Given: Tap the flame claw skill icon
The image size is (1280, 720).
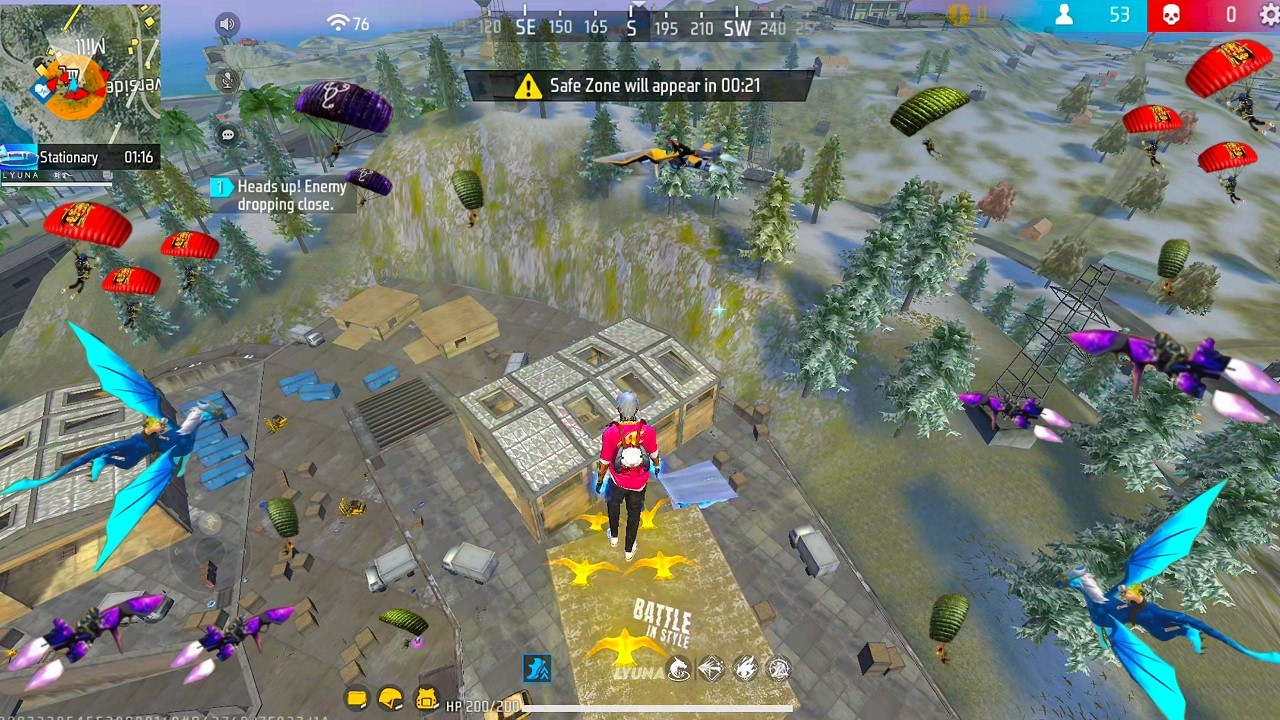Looking at the screenshot, I should tap(745, 669).
